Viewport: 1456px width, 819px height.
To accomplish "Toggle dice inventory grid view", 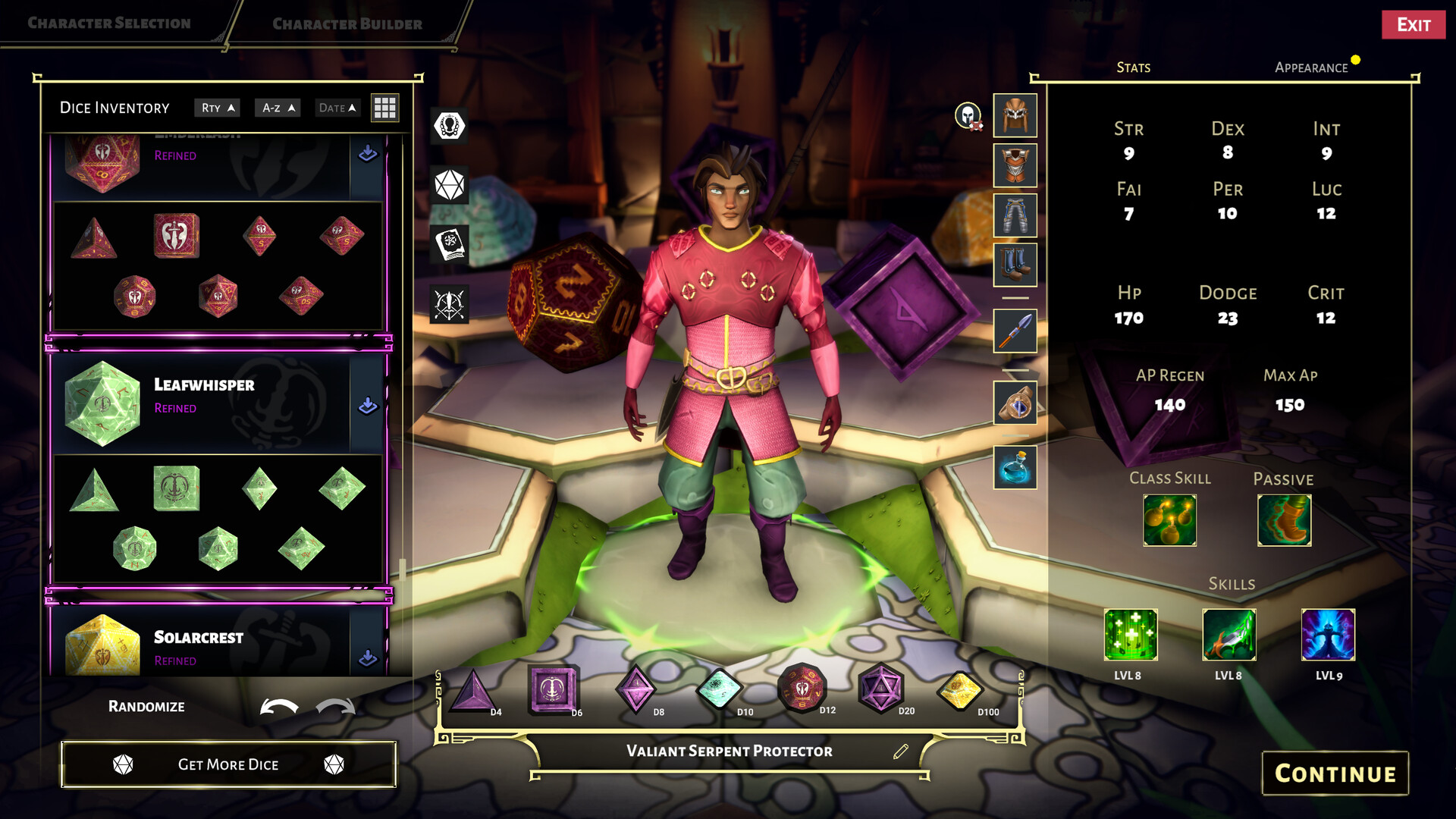I will (x=384, y=108).
